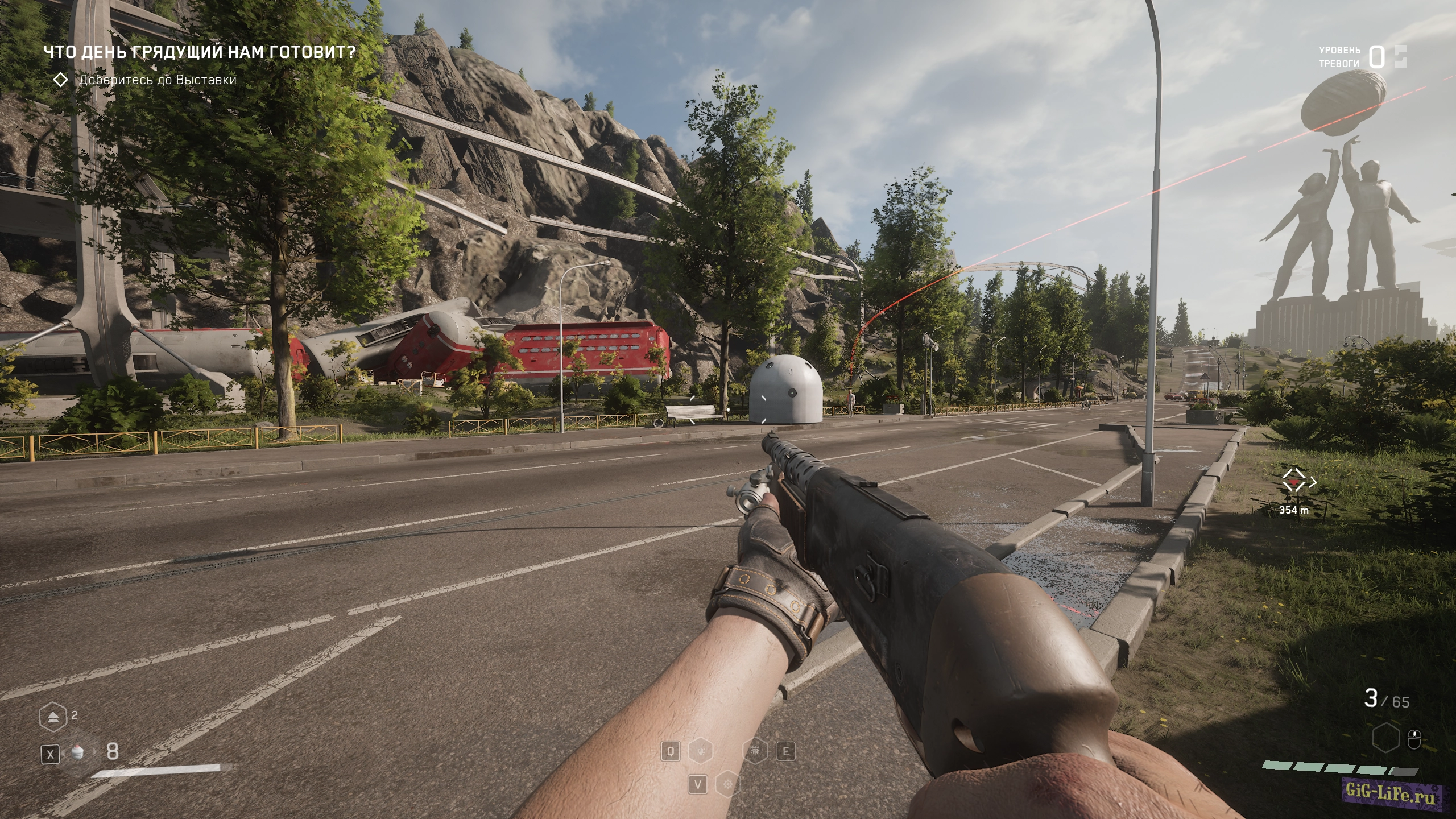The width and height of the screenshot is (1456, 819).
Task: Click the objective waypoint marker showing 354 m
Action: click(x=1294, y=485)
